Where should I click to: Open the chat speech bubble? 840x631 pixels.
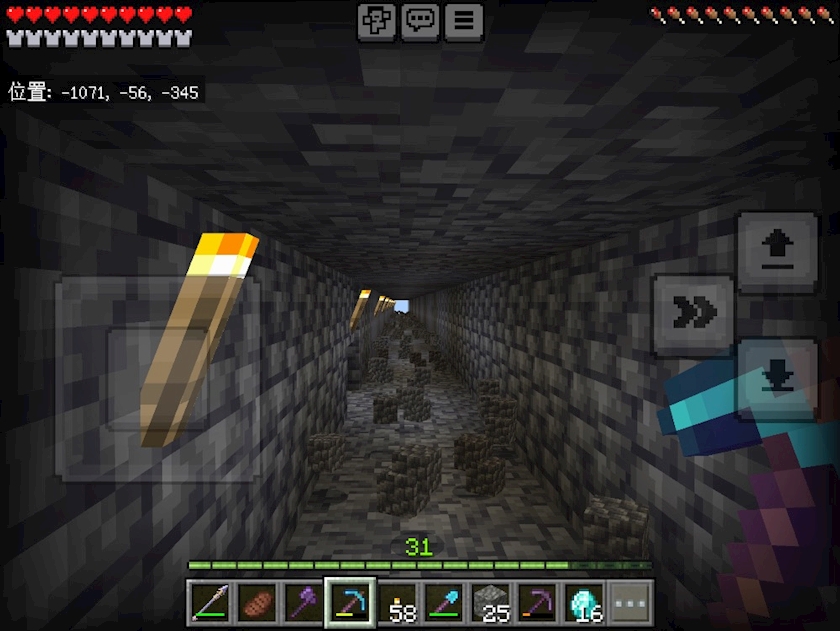[x=420, y=21]
